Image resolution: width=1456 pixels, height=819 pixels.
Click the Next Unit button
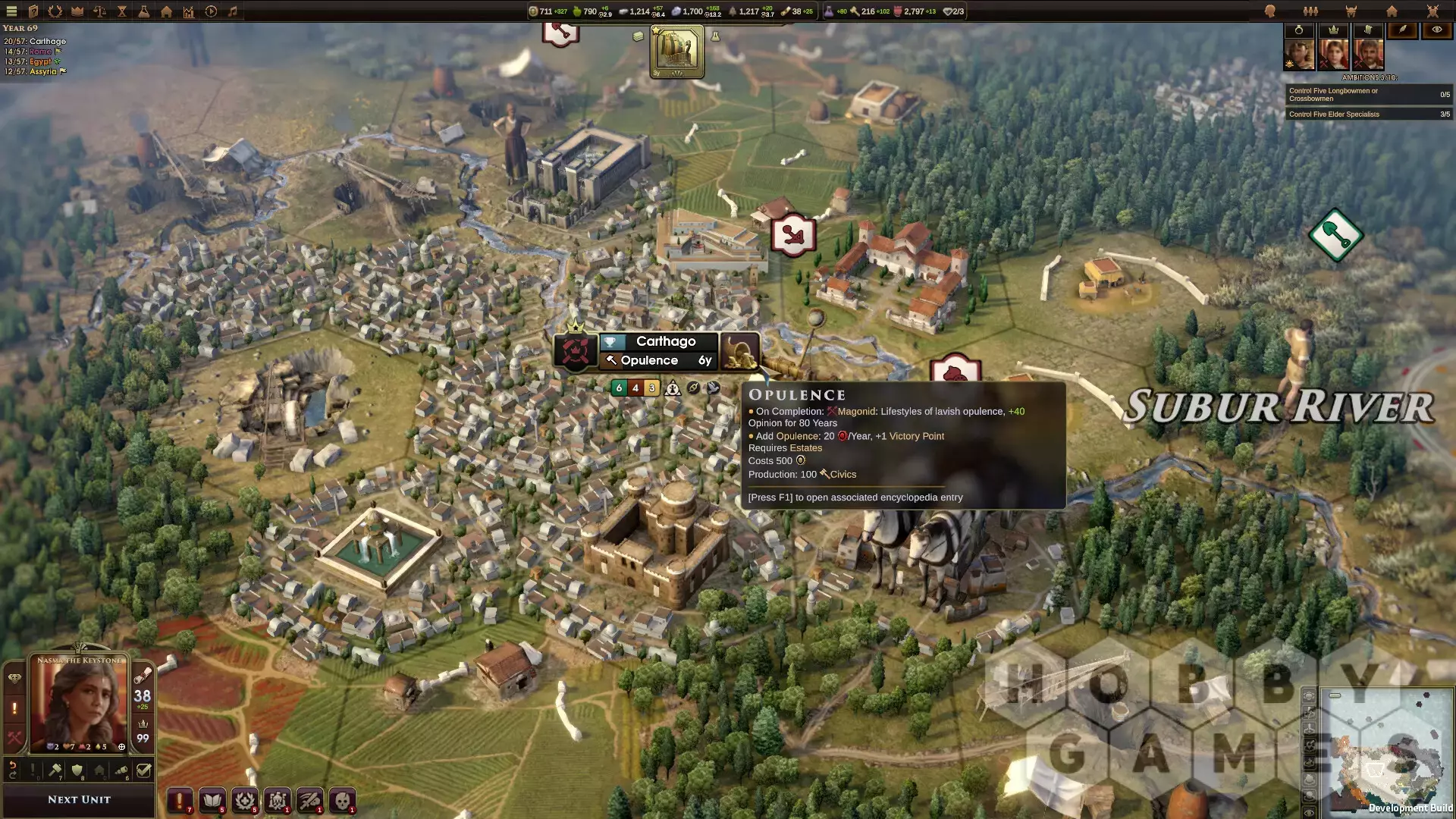click(79, 799)
